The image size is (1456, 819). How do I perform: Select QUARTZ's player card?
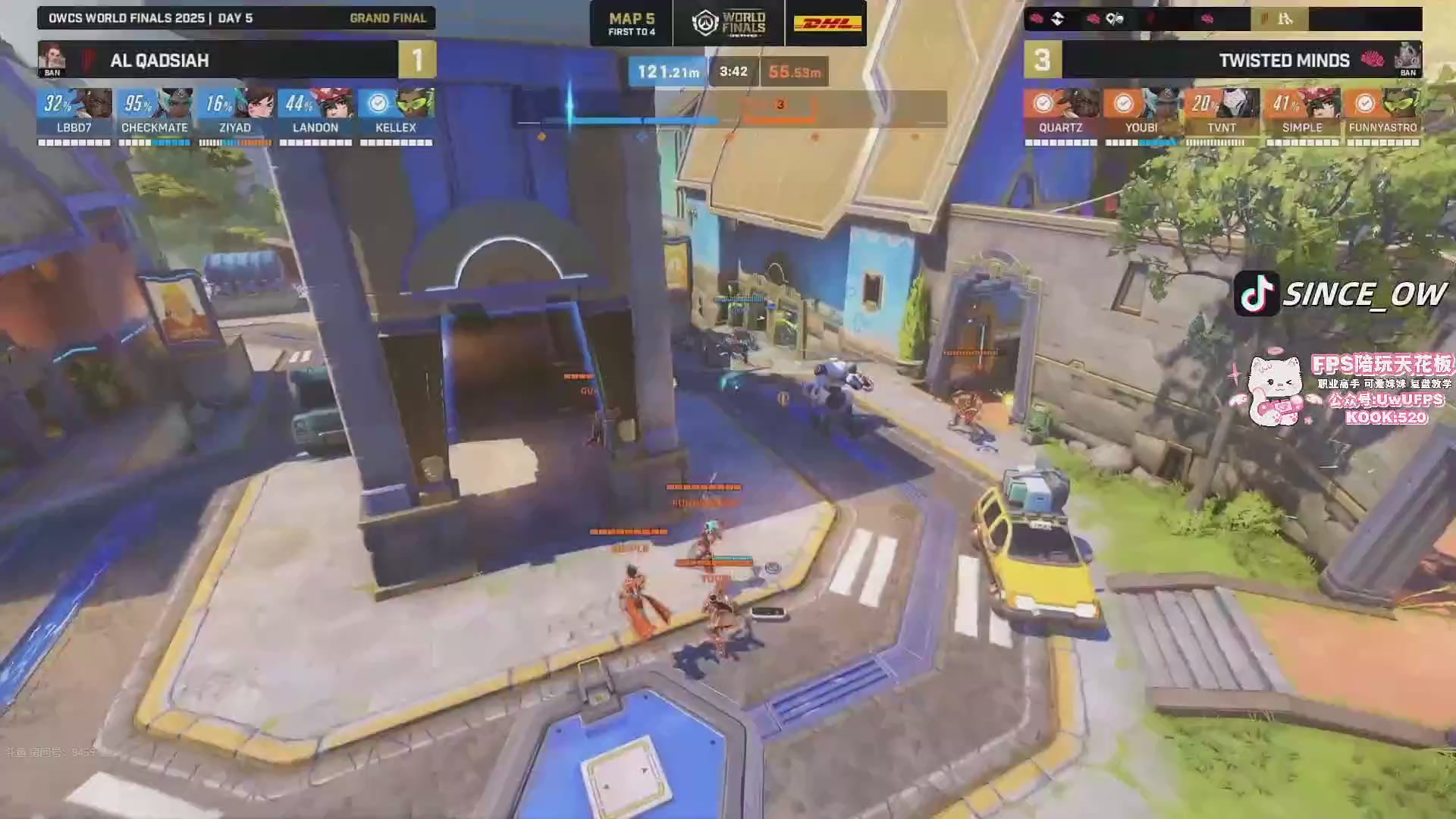pos(1061,113)
